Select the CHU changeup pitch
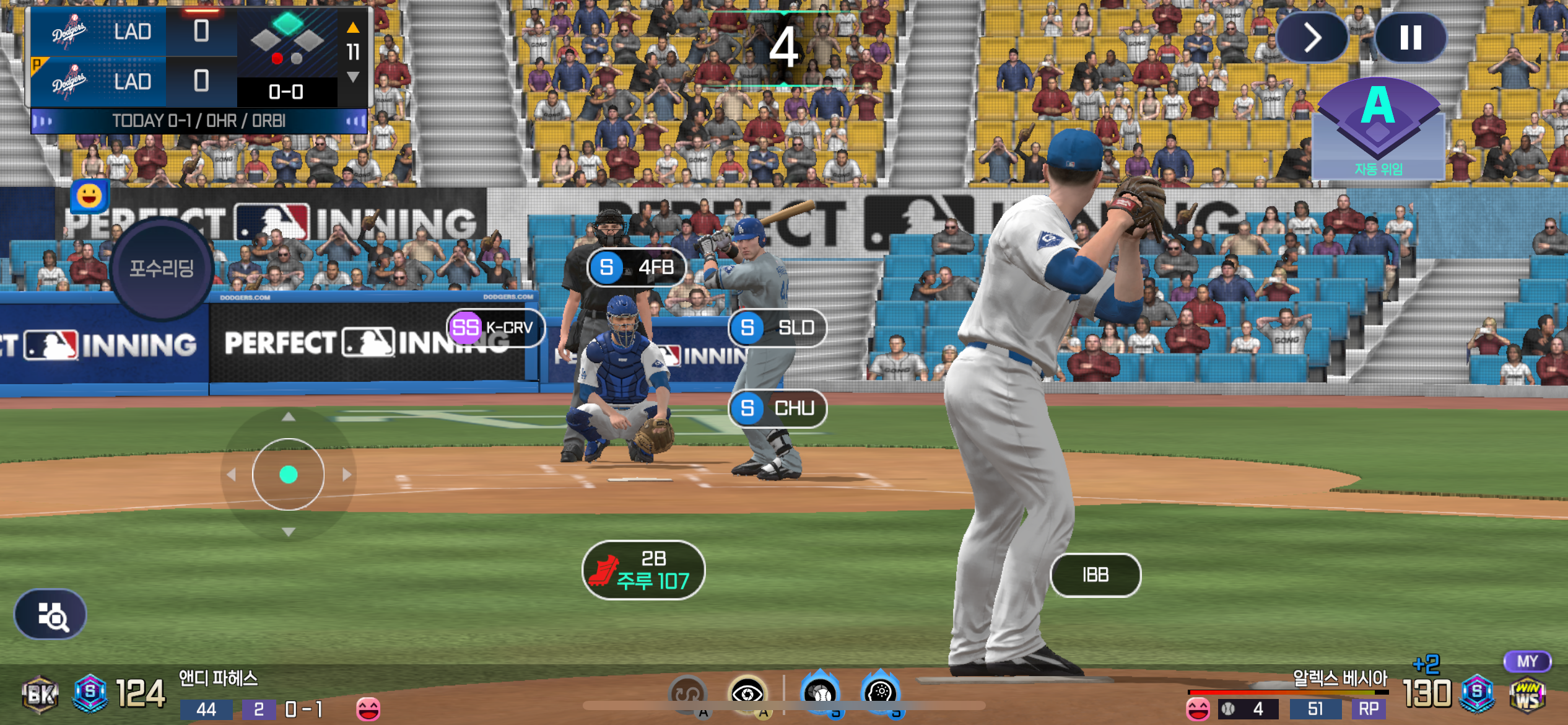The image size is (1568, 725). (x=777, y=408)
